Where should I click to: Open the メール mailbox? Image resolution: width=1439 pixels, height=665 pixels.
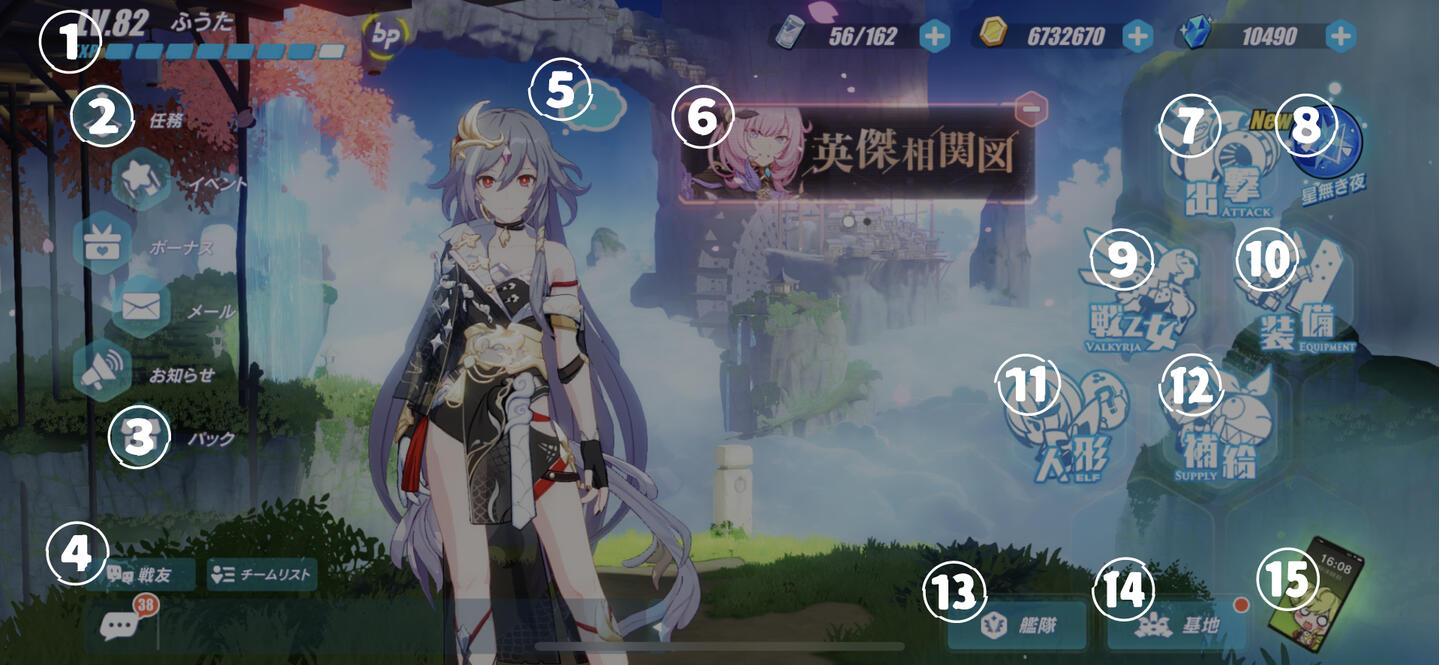pos(141,307)
